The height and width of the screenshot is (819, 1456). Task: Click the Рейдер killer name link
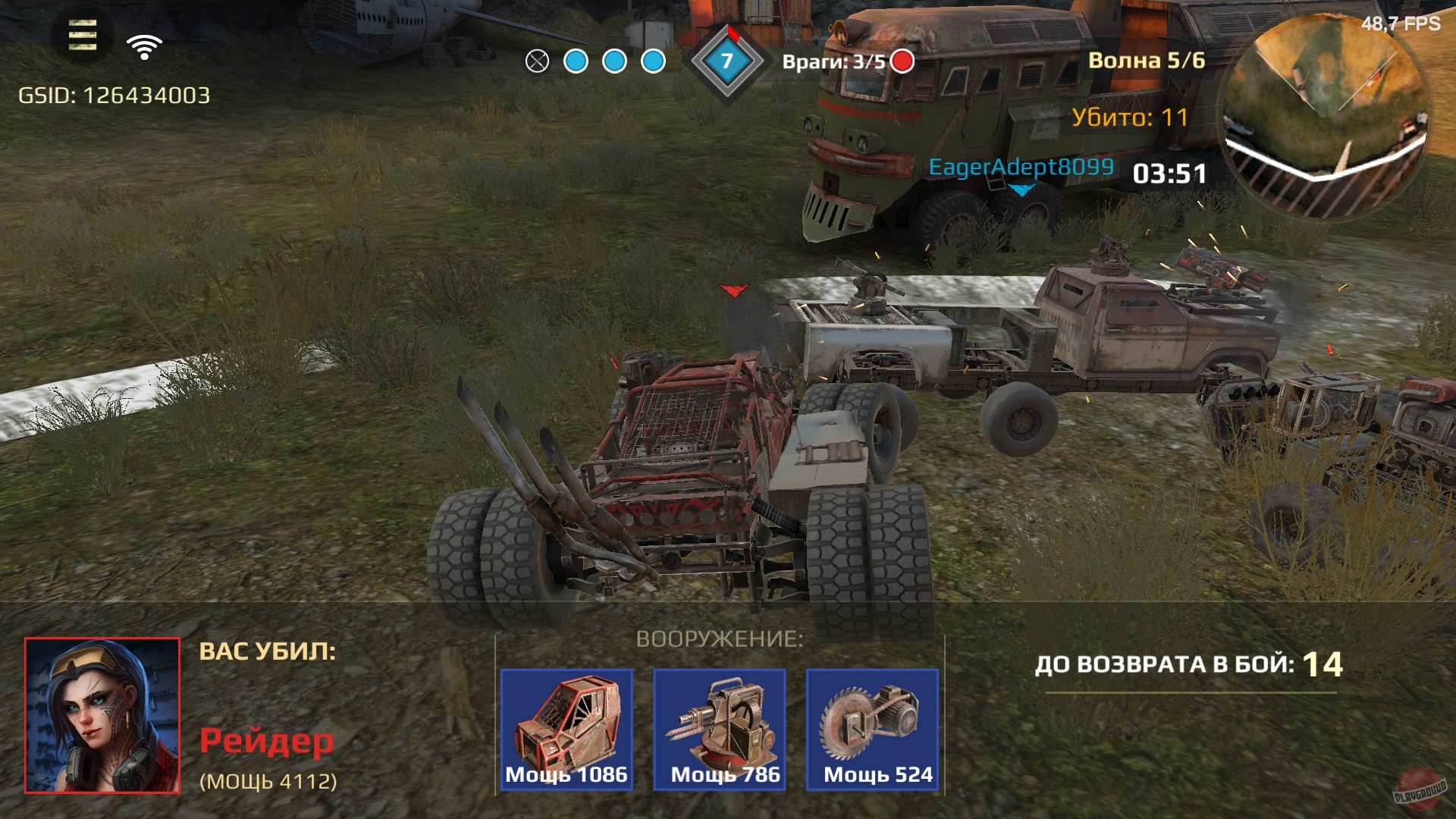click(268, 739)
